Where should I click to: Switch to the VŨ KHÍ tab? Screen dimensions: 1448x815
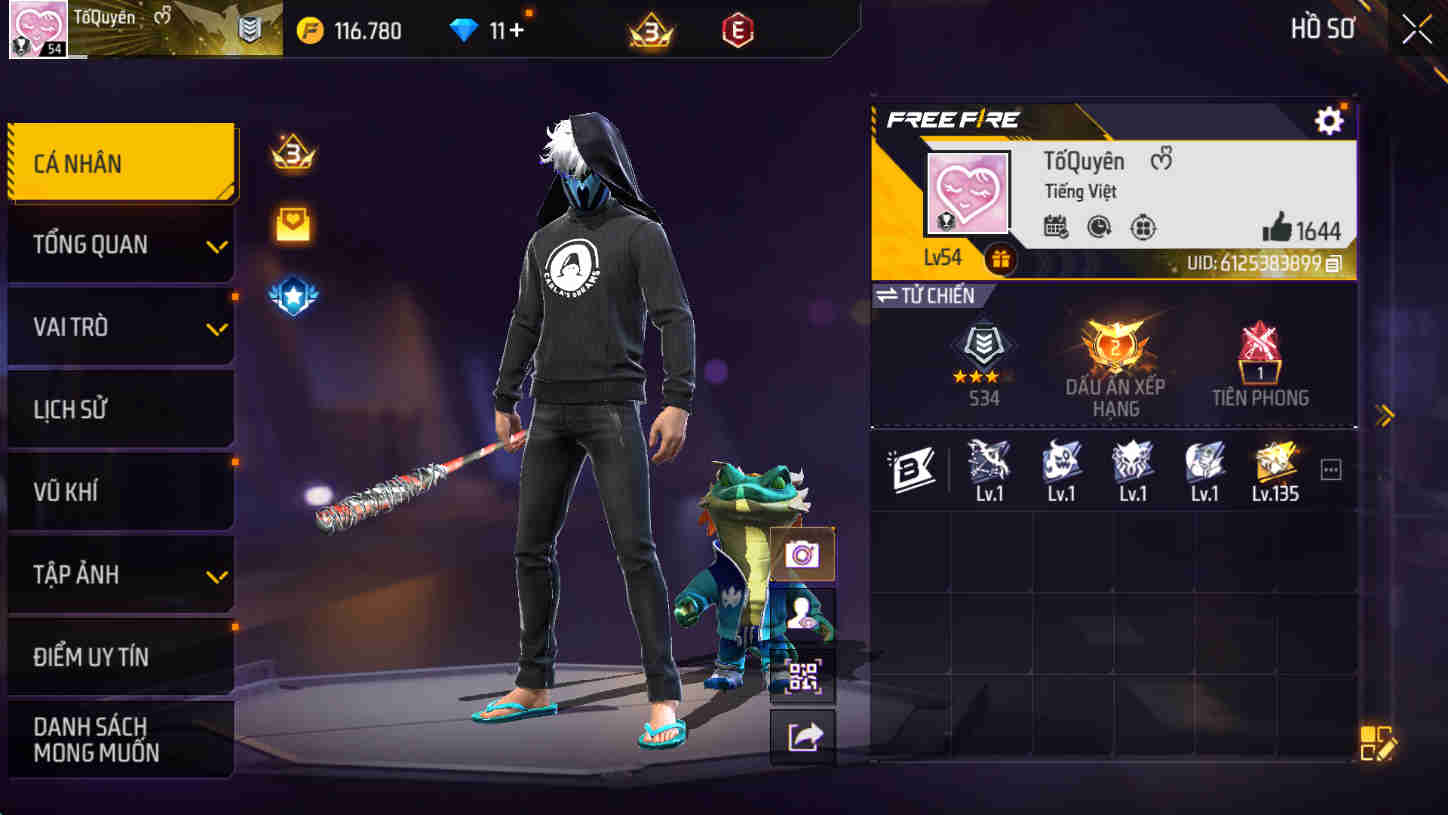pos(120,491)
